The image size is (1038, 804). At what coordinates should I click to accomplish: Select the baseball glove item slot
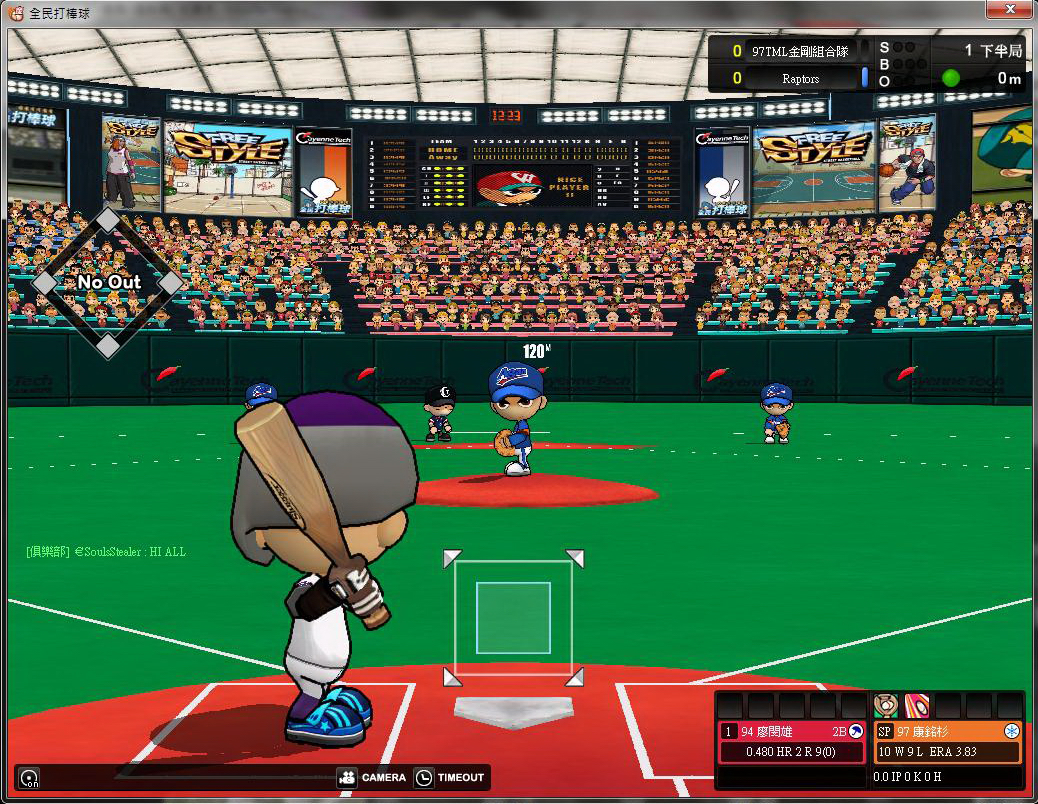tap(885, 705)
